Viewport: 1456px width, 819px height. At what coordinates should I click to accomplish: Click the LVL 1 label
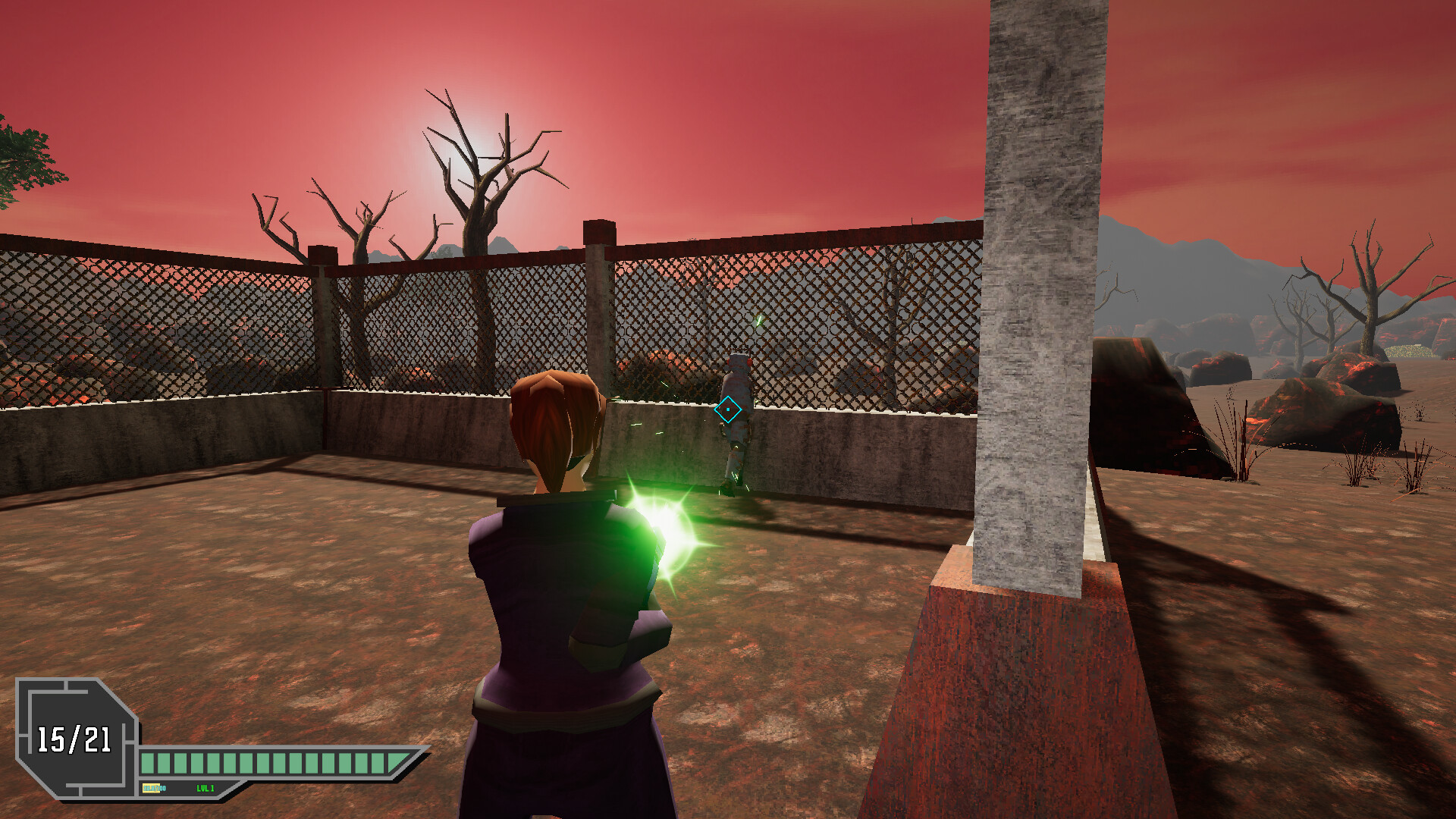pos(205,789)
